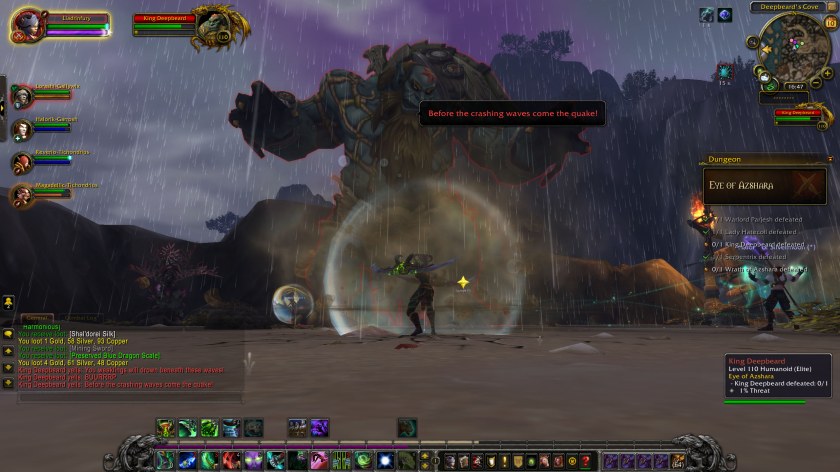Click the King Deepbeard focus frame
The width and height of the screenshot is (840, 472).
click(x=800, y=114)
